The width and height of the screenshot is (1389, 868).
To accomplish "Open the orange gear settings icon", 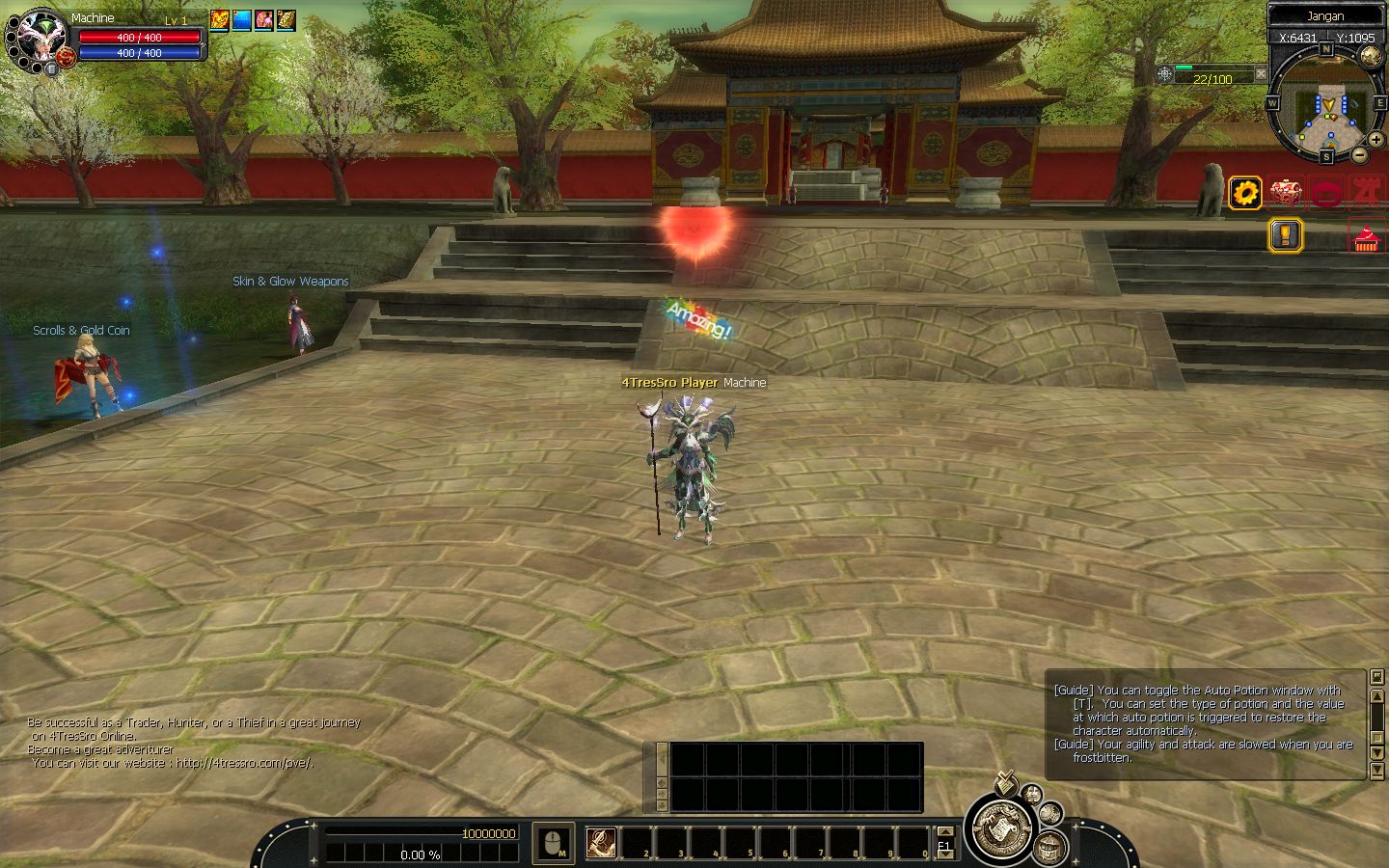I will click(x=1245, y=194).
